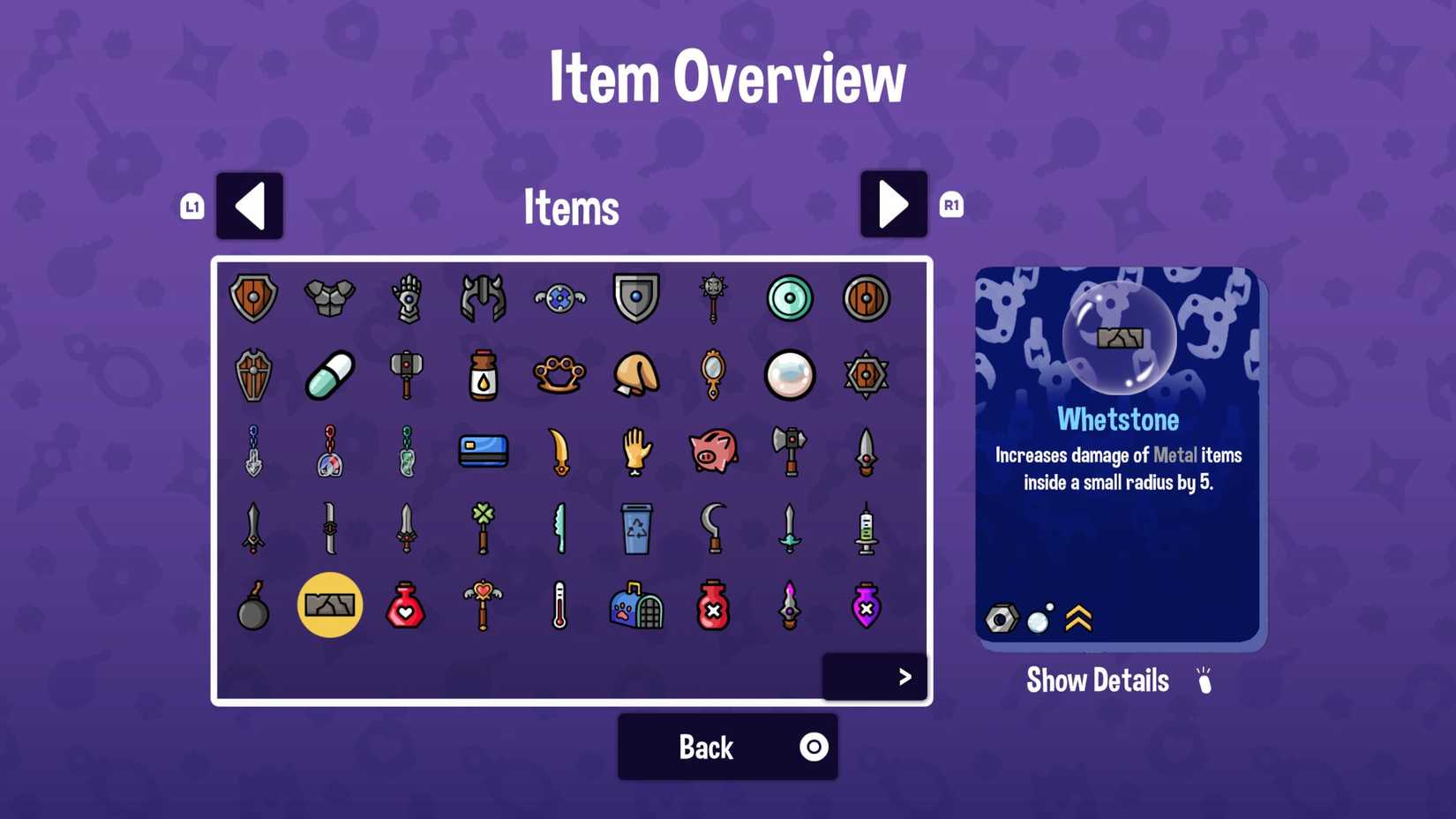Select the Credit Card item
1456x819 pixels.
[x=483, y=451]
